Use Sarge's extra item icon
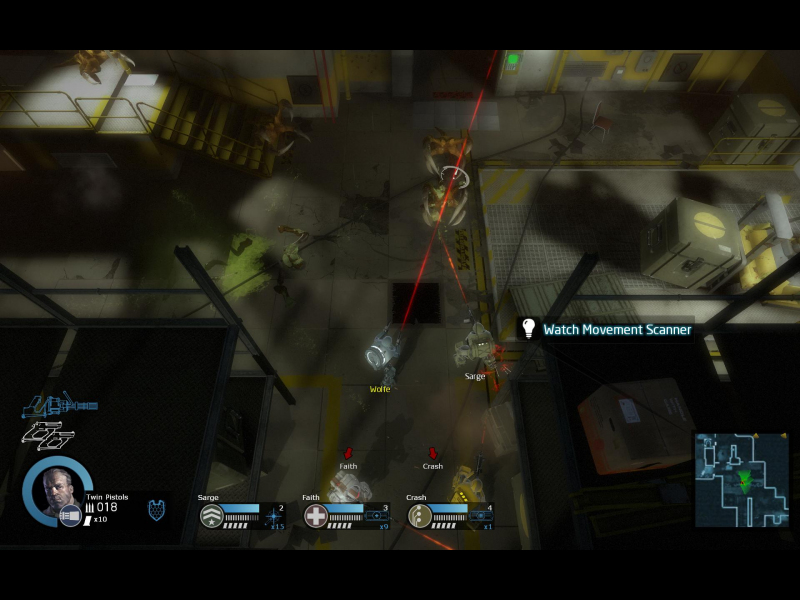This screenshot has width=800, height=600. coord(272,516)
